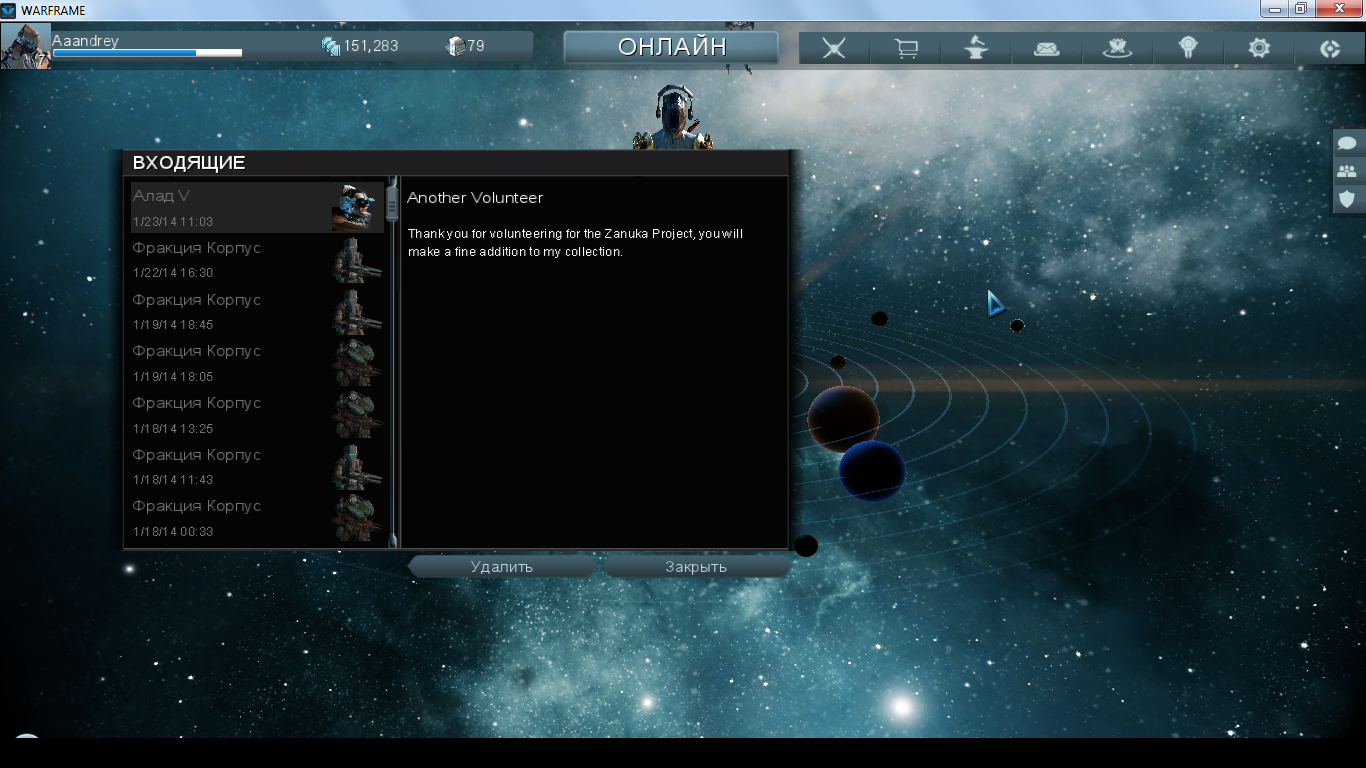Open the envelope inbox icon
This screenshot has height=768, width=1366.
pos(1047,48)
